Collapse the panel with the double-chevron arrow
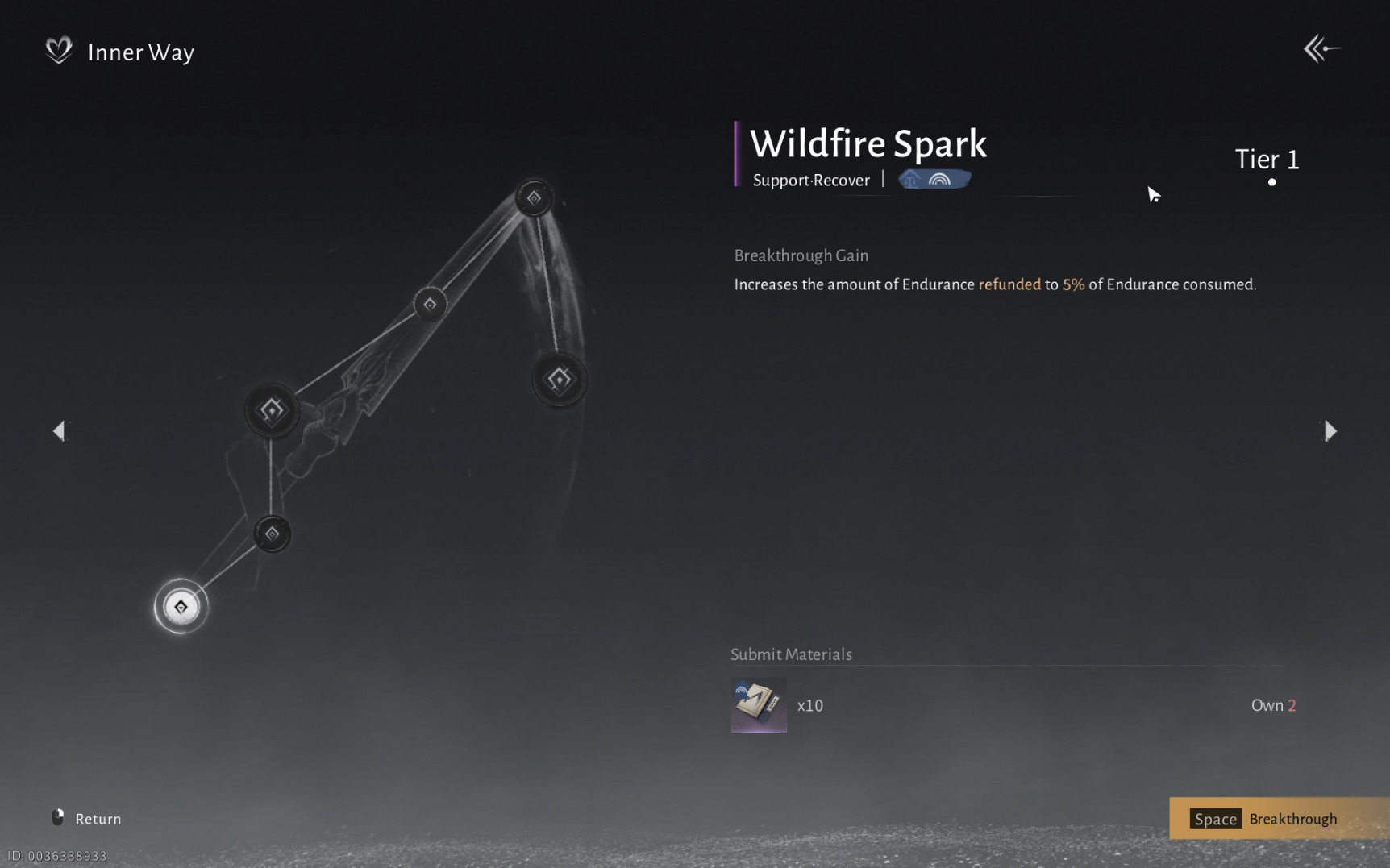This screenshot has height=868, width=1390. pos(1321,48)
